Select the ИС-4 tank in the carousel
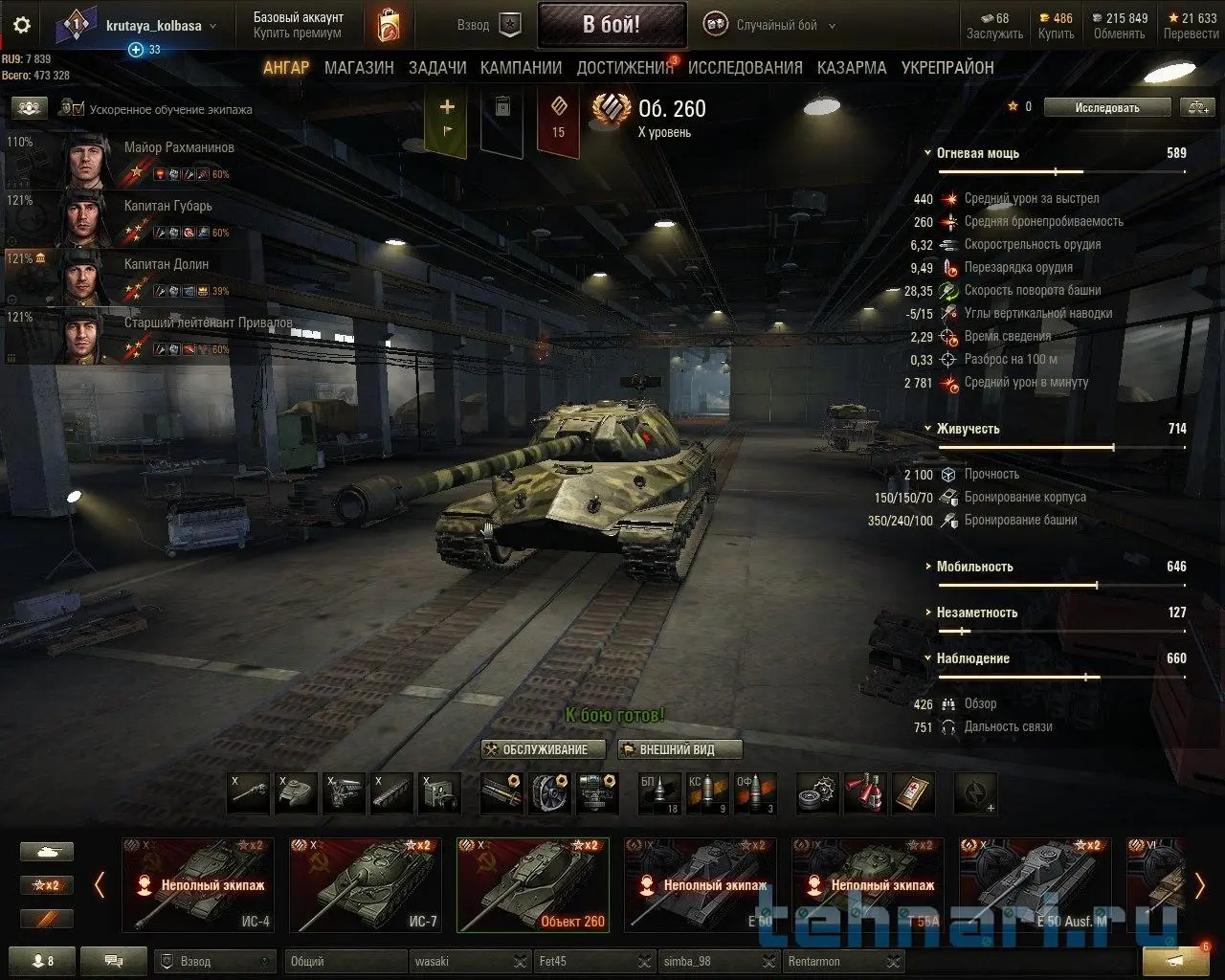Image resolution: width=1225 pixels, height=980 pixels. [x=198, y=885]
